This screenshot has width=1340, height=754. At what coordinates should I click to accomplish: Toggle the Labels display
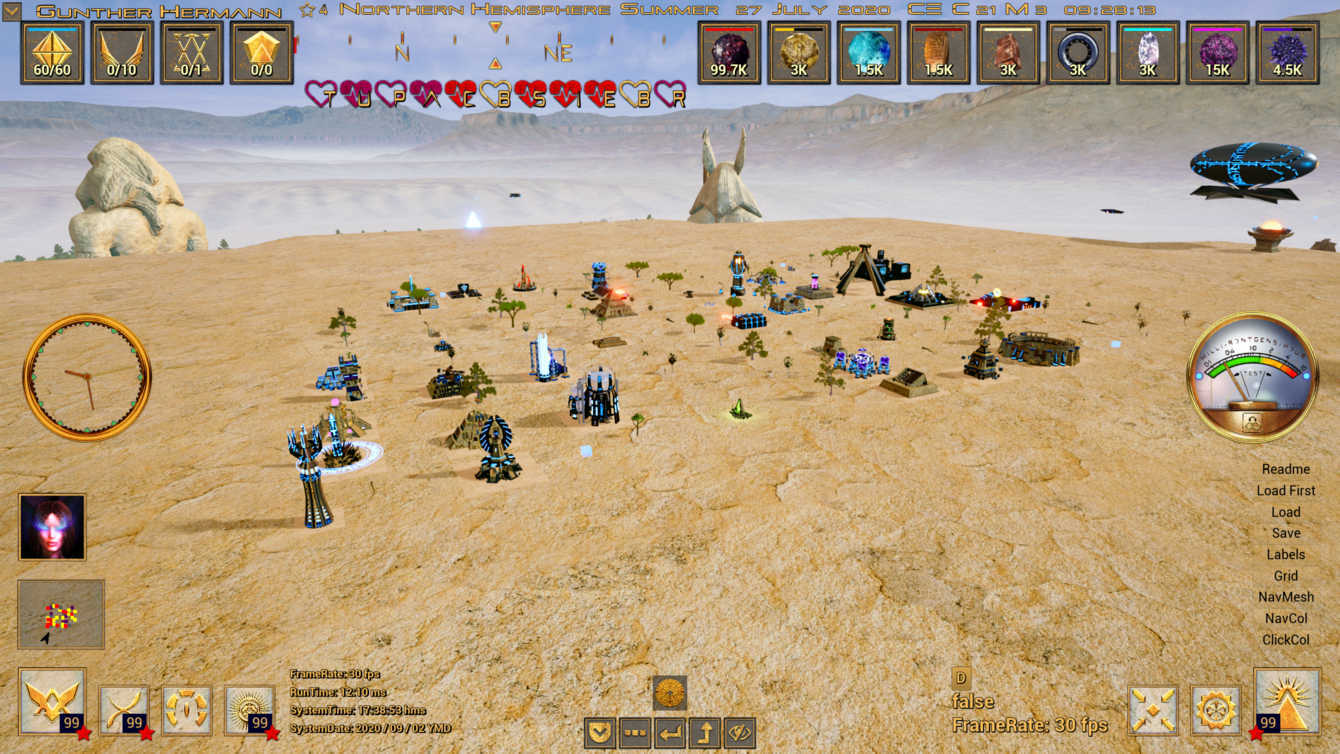pyautogui.click(x=1285, y=554)
